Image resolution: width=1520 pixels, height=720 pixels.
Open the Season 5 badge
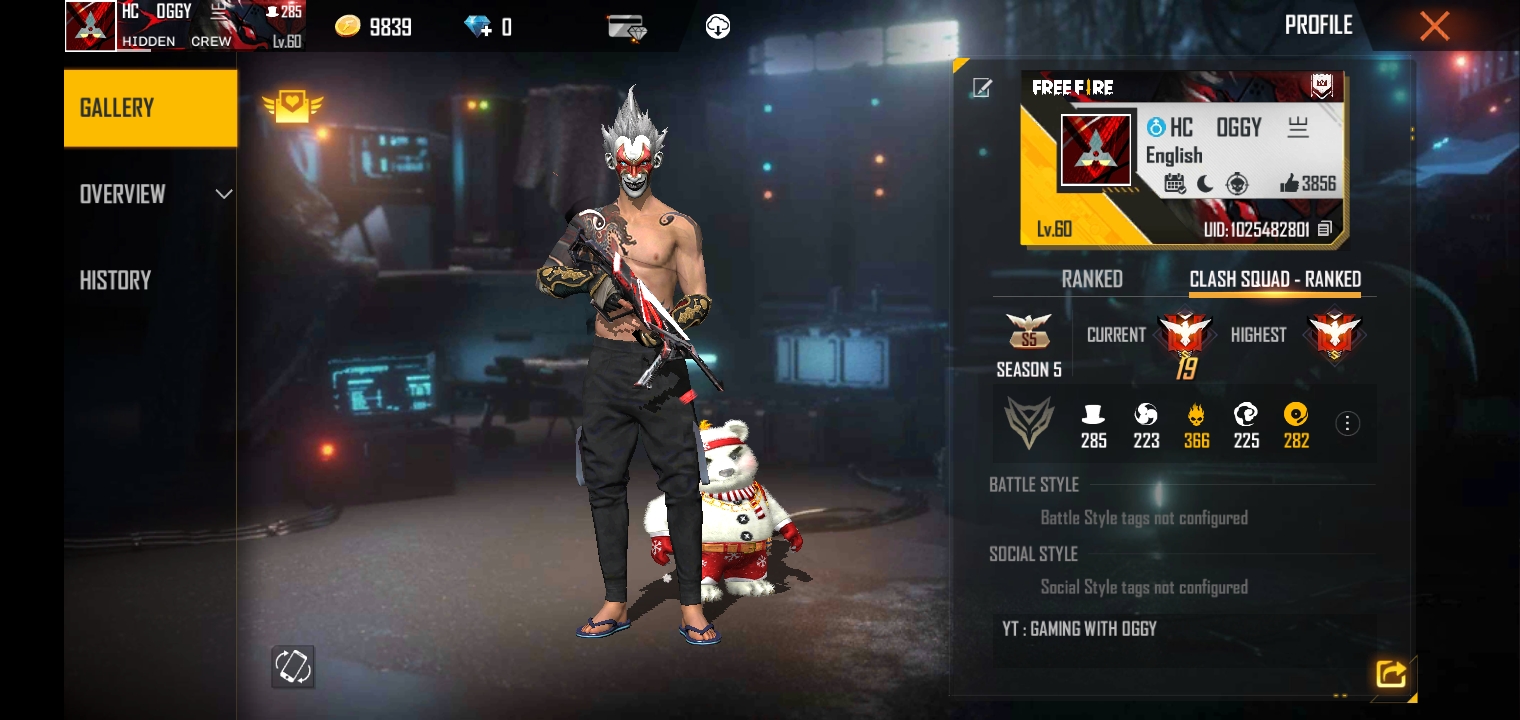pyautogui.click(x=1028, y=333)
